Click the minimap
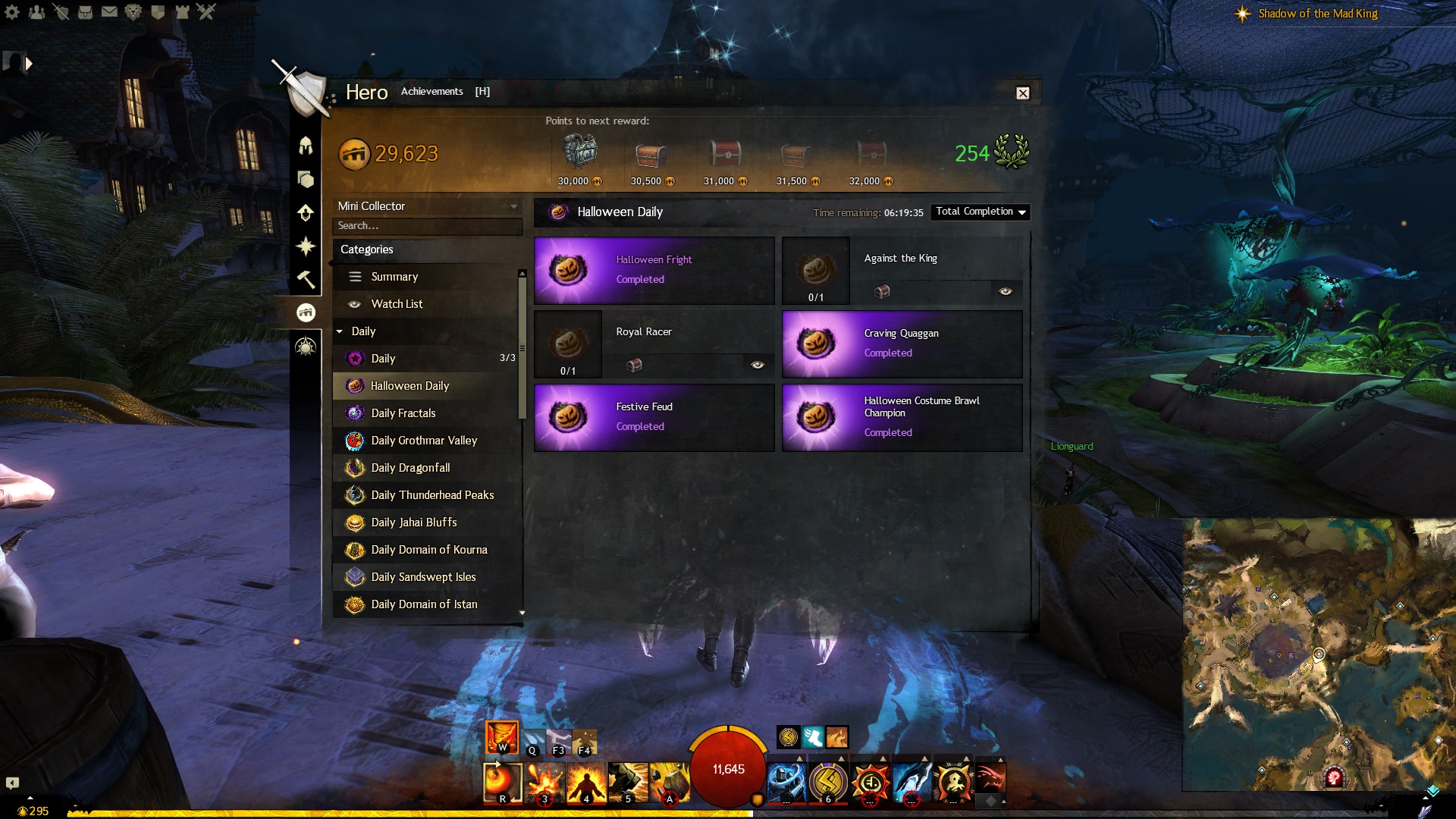Screen dimensions: 1456x819 tap(1318, 654)
